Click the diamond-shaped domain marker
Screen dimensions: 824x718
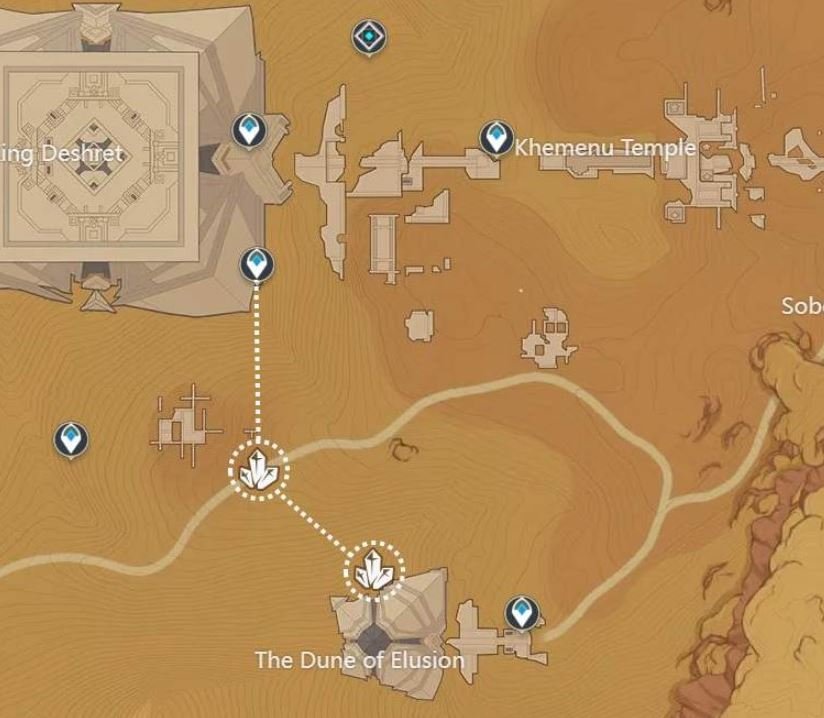point(370,38)
